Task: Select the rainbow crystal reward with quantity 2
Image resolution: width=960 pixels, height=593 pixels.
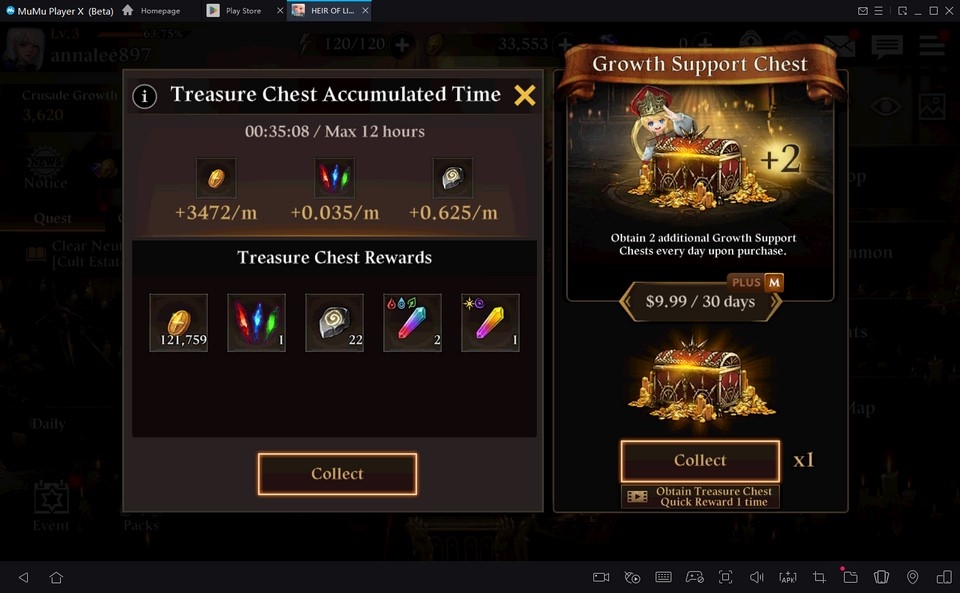Action: (412, 323)
